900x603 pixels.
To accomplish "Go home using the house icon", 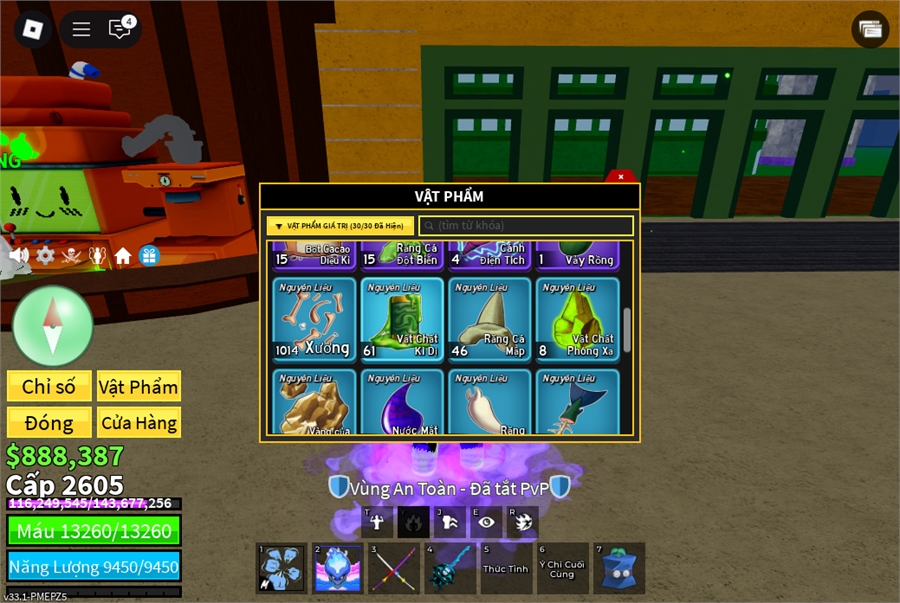I will click(123, 256).
